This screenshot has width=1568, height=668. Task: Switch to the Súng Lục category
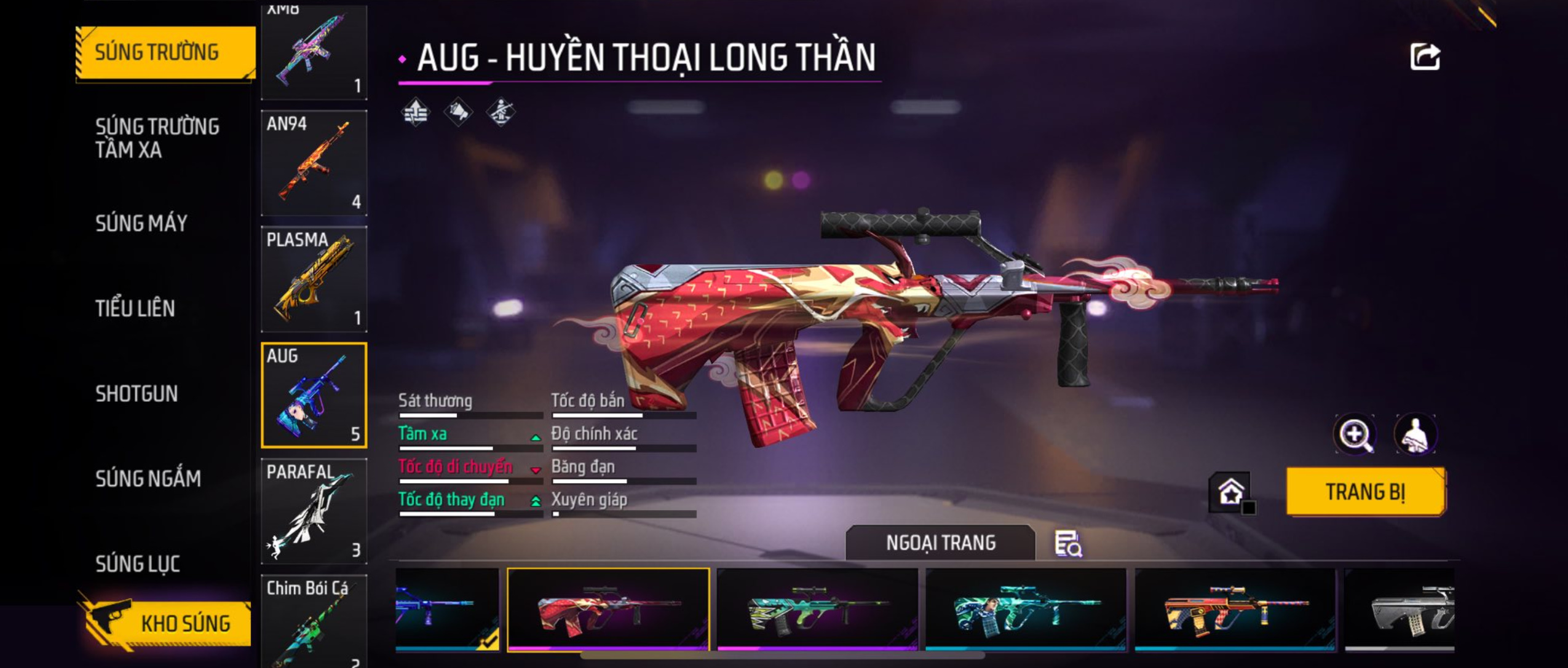click(138, 564)
